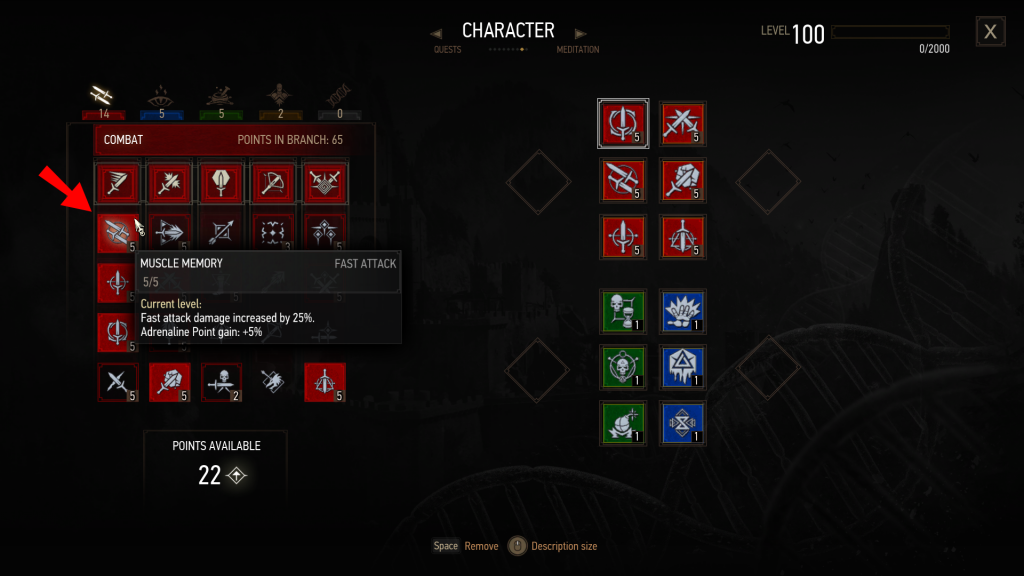The image size is (1024, 576).
Task: Pick the equipped blue hourglass sign skill
Action: pyautogui.click(x=683, y=421)
